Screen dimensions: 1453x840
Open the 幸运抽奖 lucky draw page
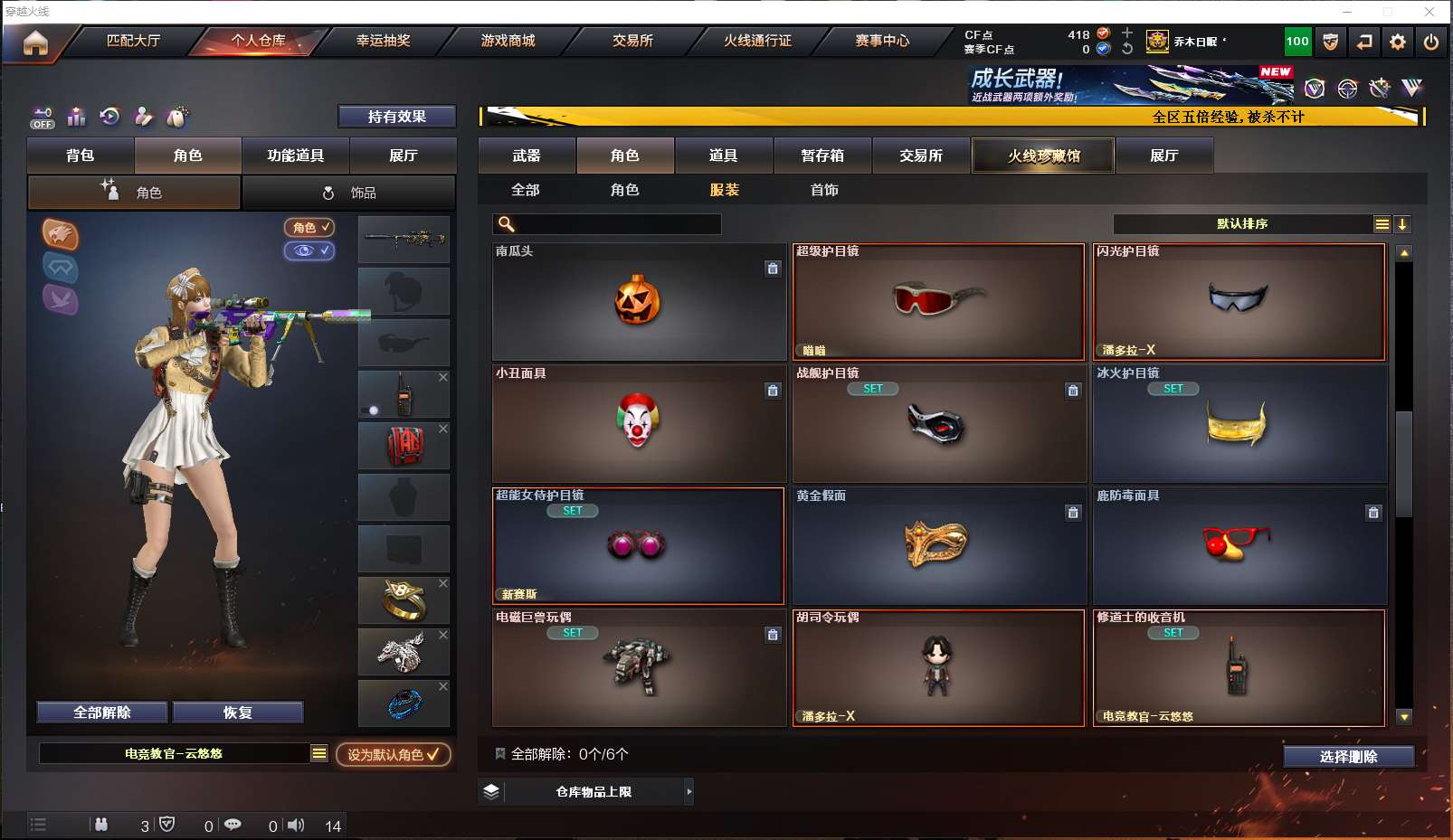point(383,41)
